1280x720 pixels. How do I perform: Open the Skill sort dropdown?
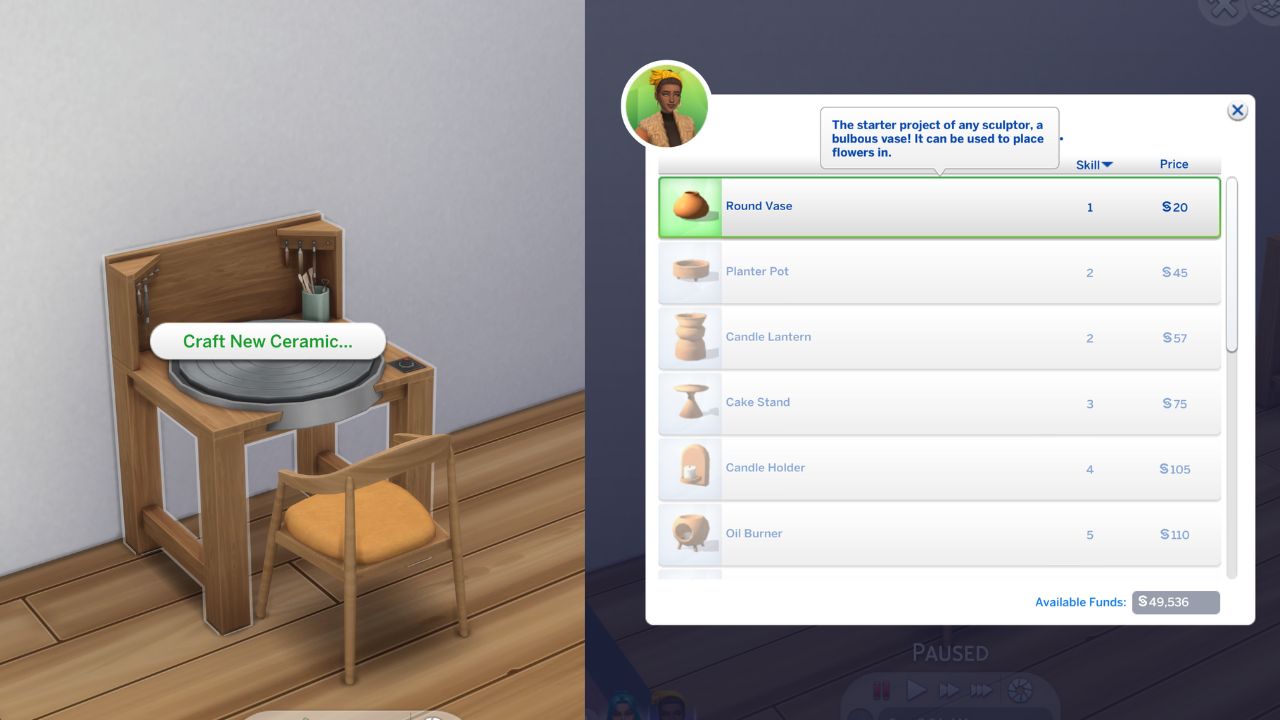coord(1093,164)
